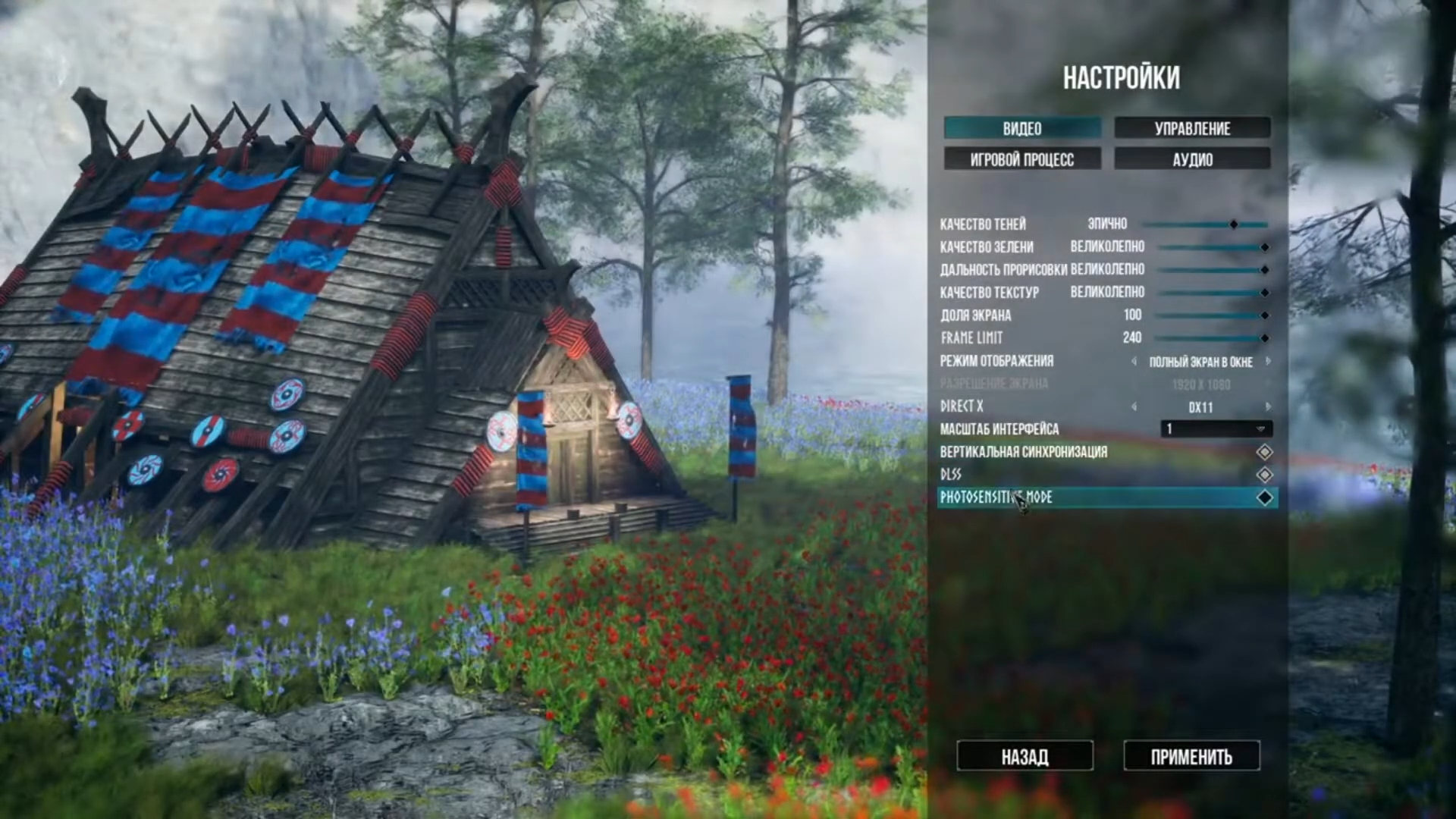Show the Аудио settings tab
The width and height of the screenshot is (1456, 819).
pos(1191,159)
